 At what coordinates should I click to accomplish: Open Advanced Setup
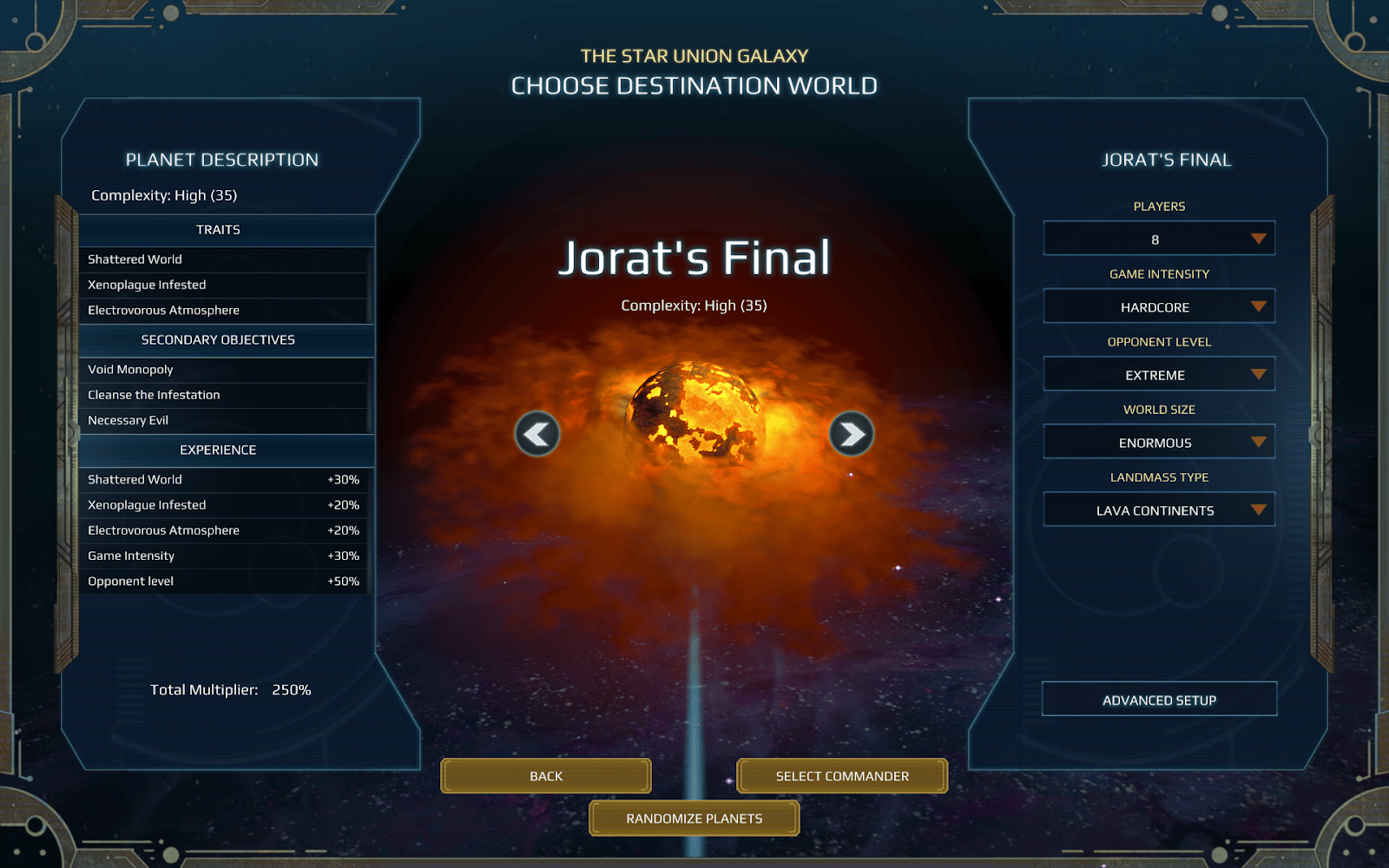coord(1159,700)
